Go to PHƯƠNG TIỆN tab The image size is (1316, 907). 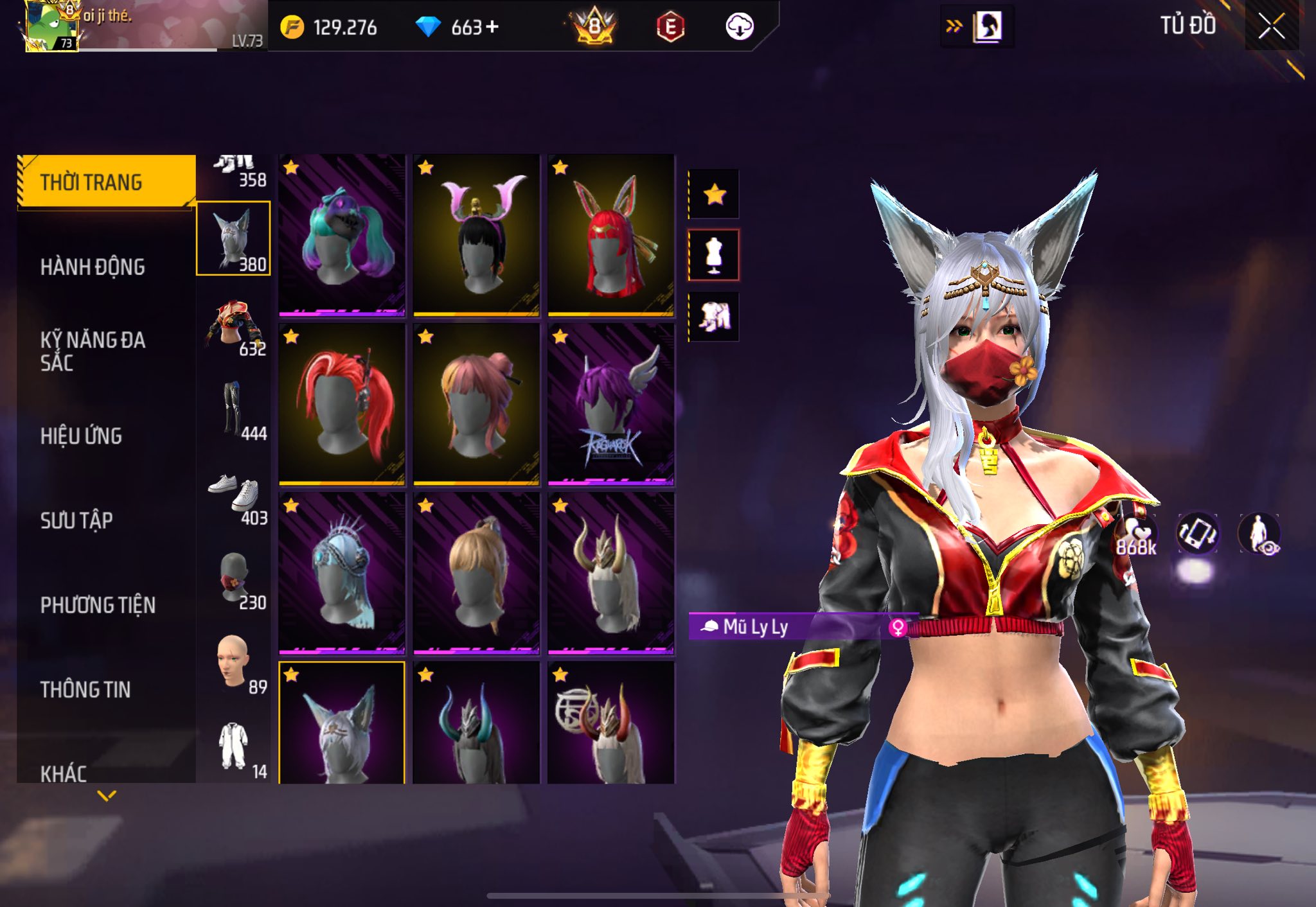[98, 604]
